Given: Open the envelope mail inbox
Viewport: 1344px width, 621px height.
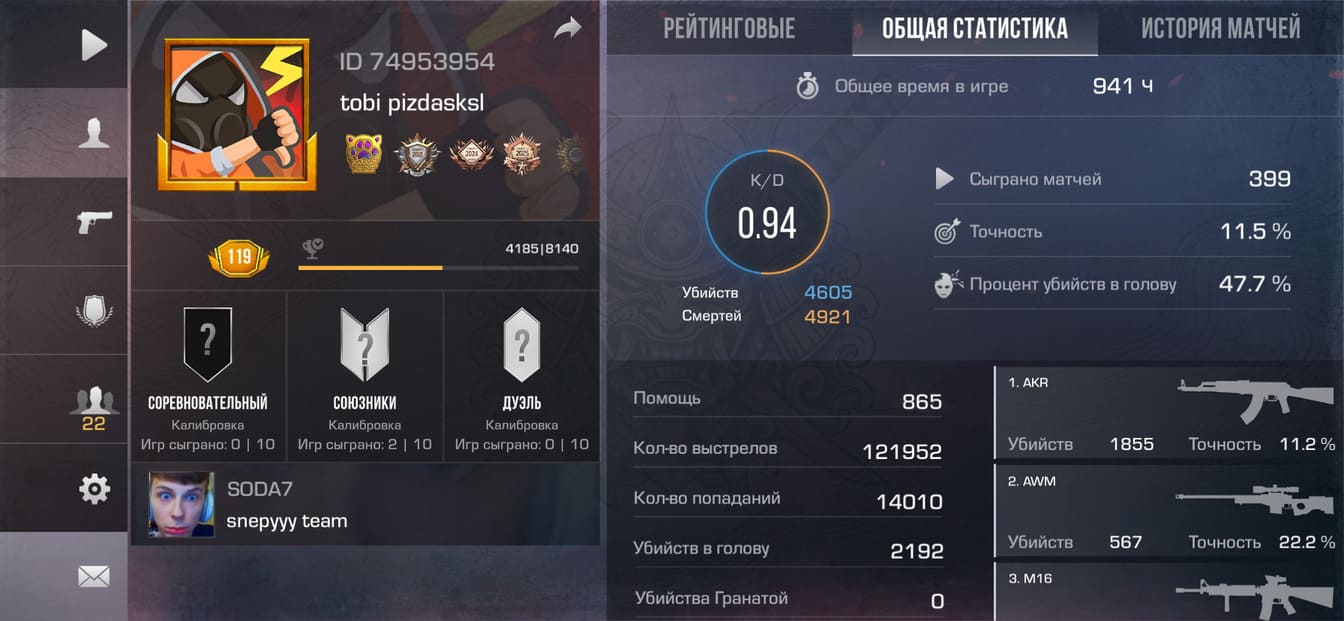Looking at the screenshot, I should (x=93, y=576).
